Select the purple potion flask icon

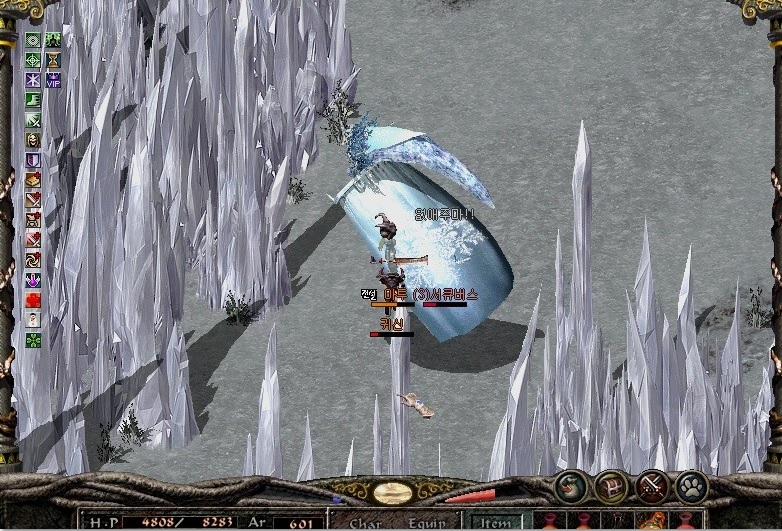click(33, 280)
